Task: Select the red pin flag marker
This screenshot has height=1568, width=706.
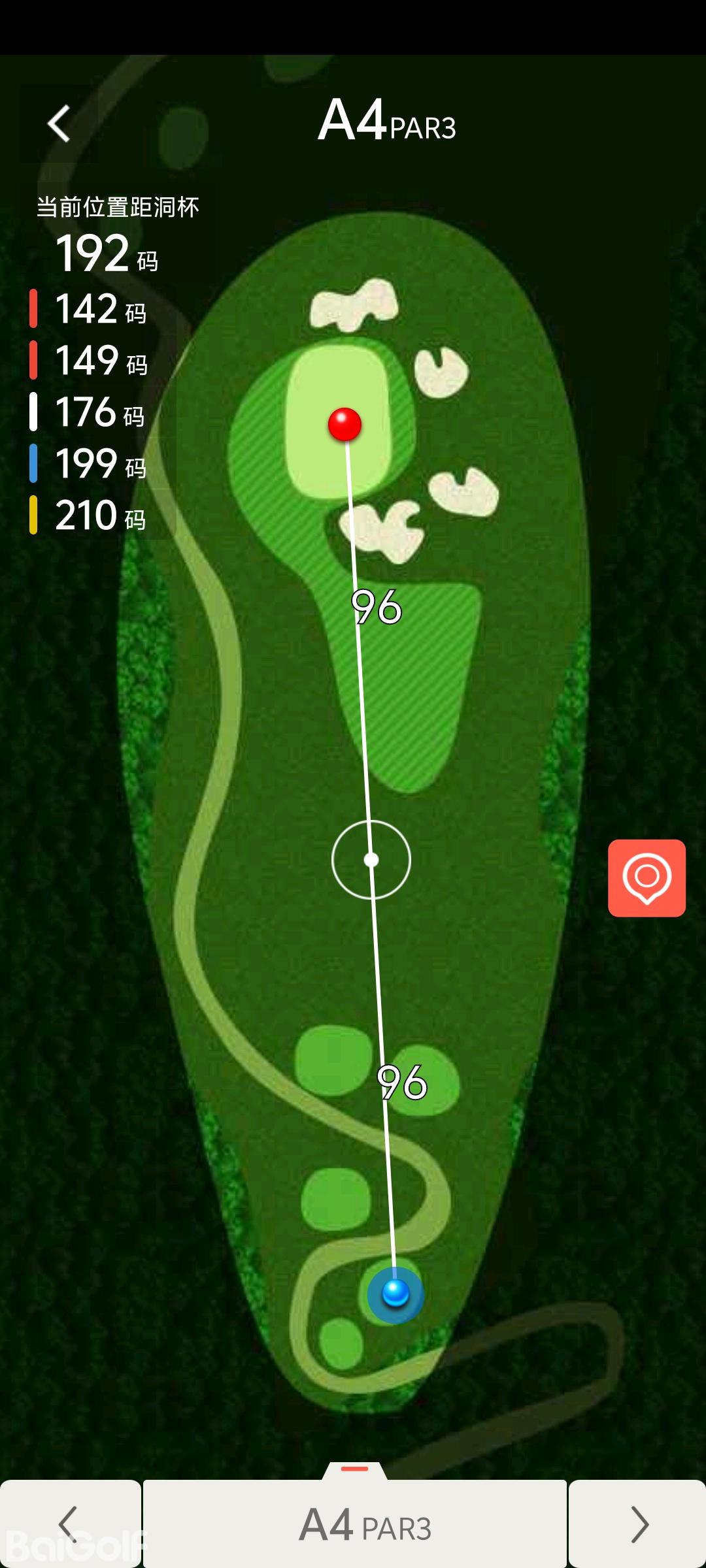Action: [345, 425]
